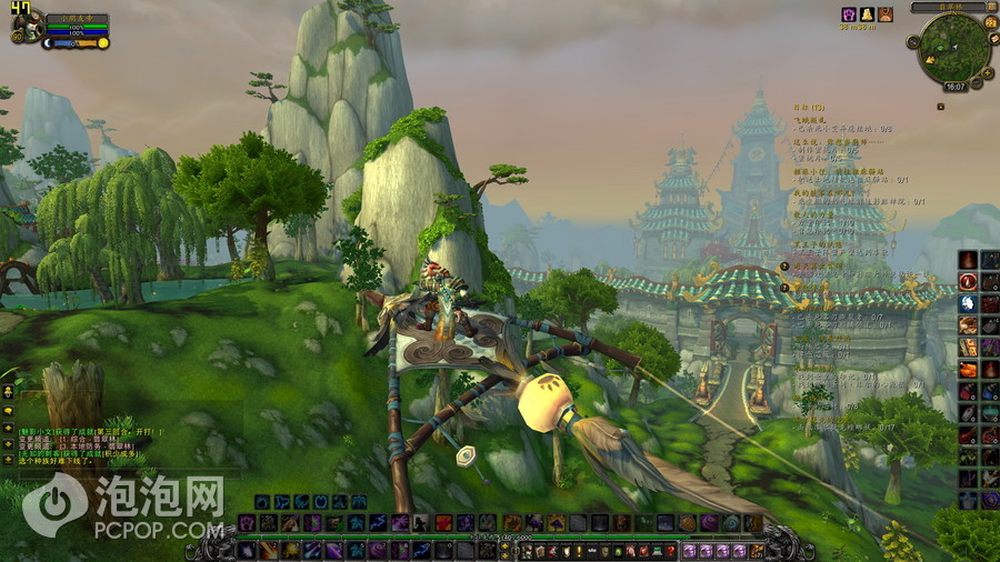
Task: Click the golden figure buff icon
Action: point(867,15)
